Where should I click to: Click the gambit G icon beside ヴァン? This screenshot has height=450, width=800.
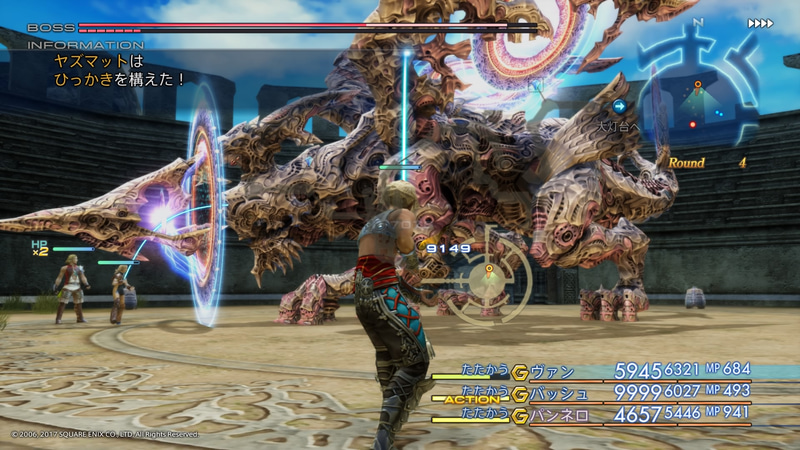pyautogui.click(x=519, y=372)
